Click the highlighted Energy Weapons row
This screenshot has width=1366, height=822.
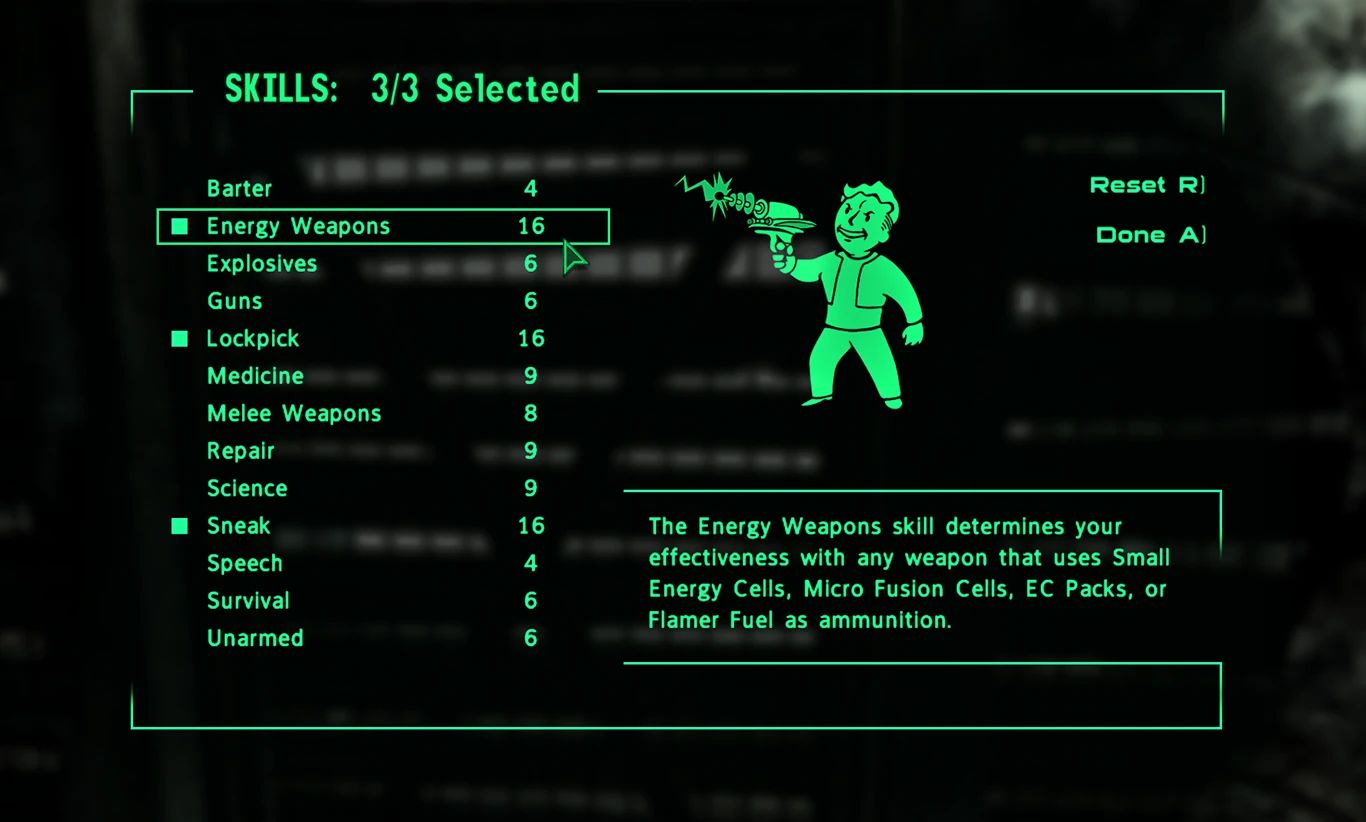[x=383, y=226]
